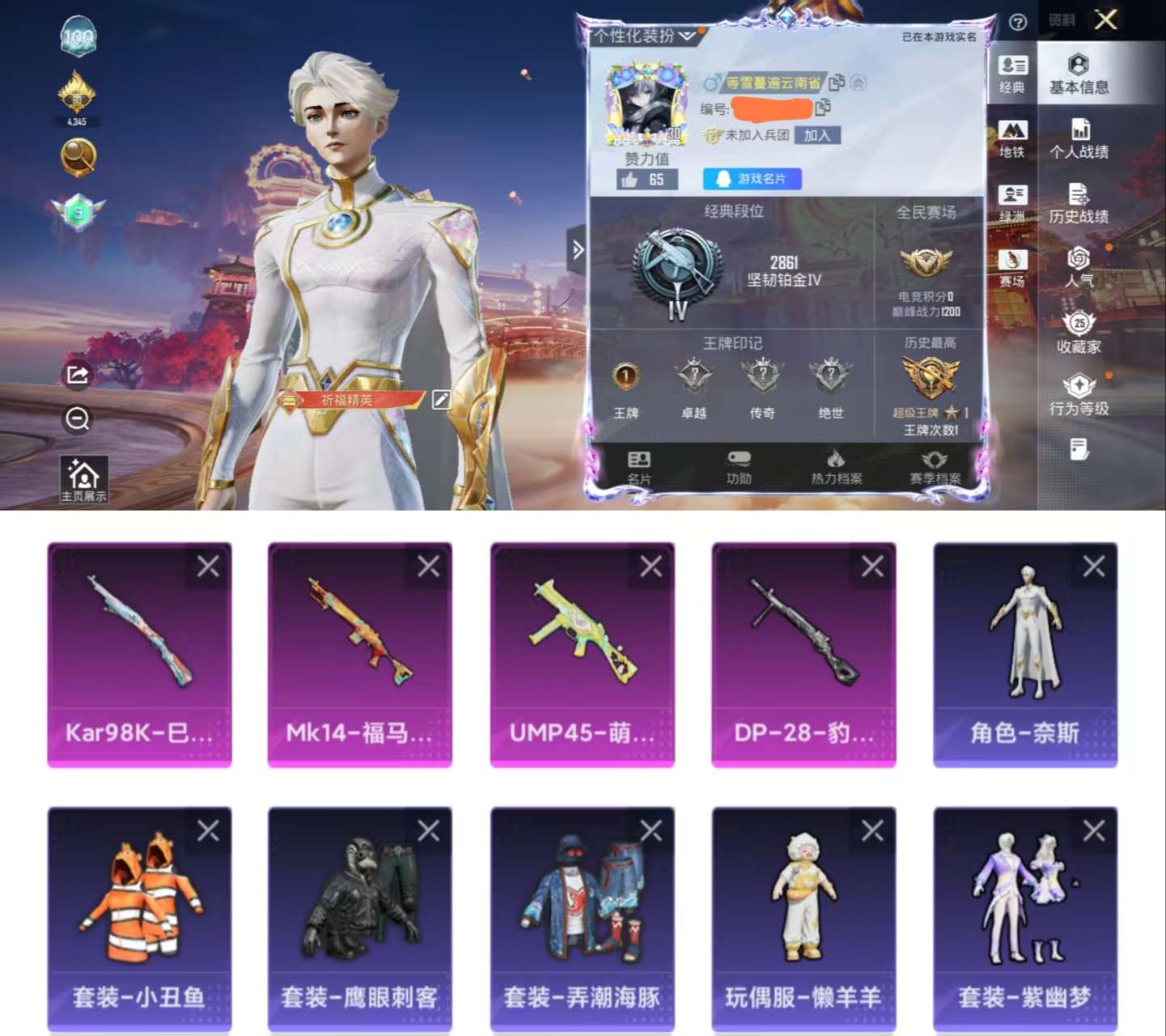This screenshot has height=1036, width=1166.
Task: Switch to the 地铁 mode tab
Action: 1014,138
